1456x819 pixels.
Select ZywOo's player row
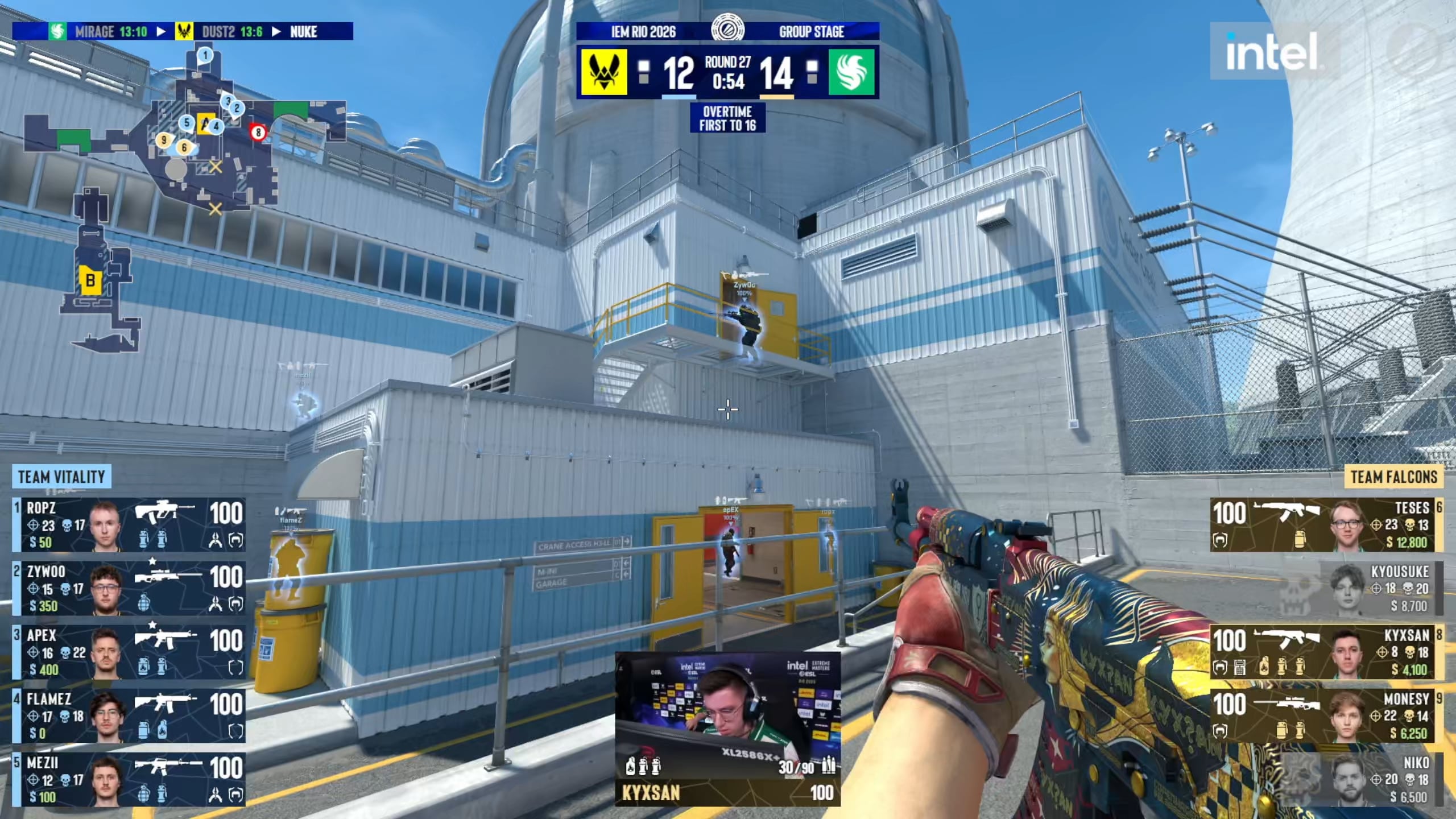(129, 588)
